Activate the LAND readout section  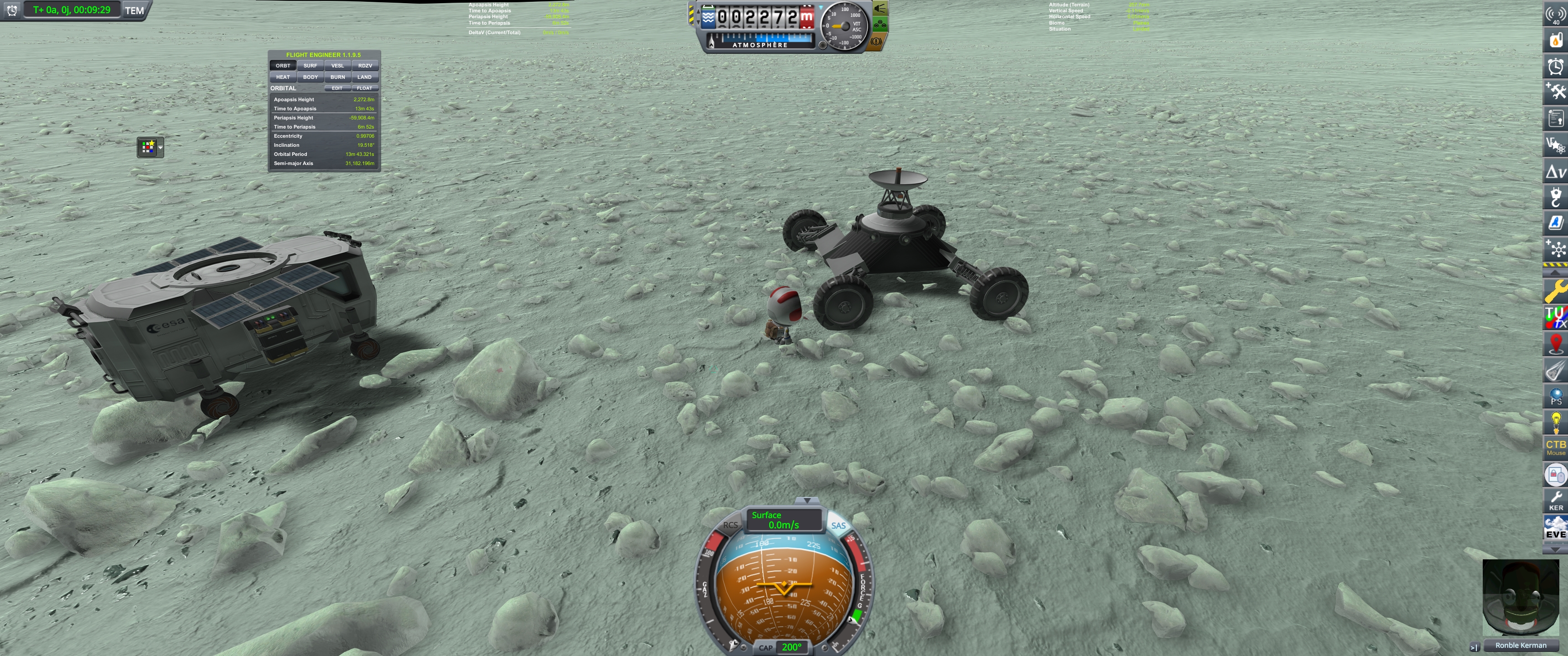tap(365, 77)
